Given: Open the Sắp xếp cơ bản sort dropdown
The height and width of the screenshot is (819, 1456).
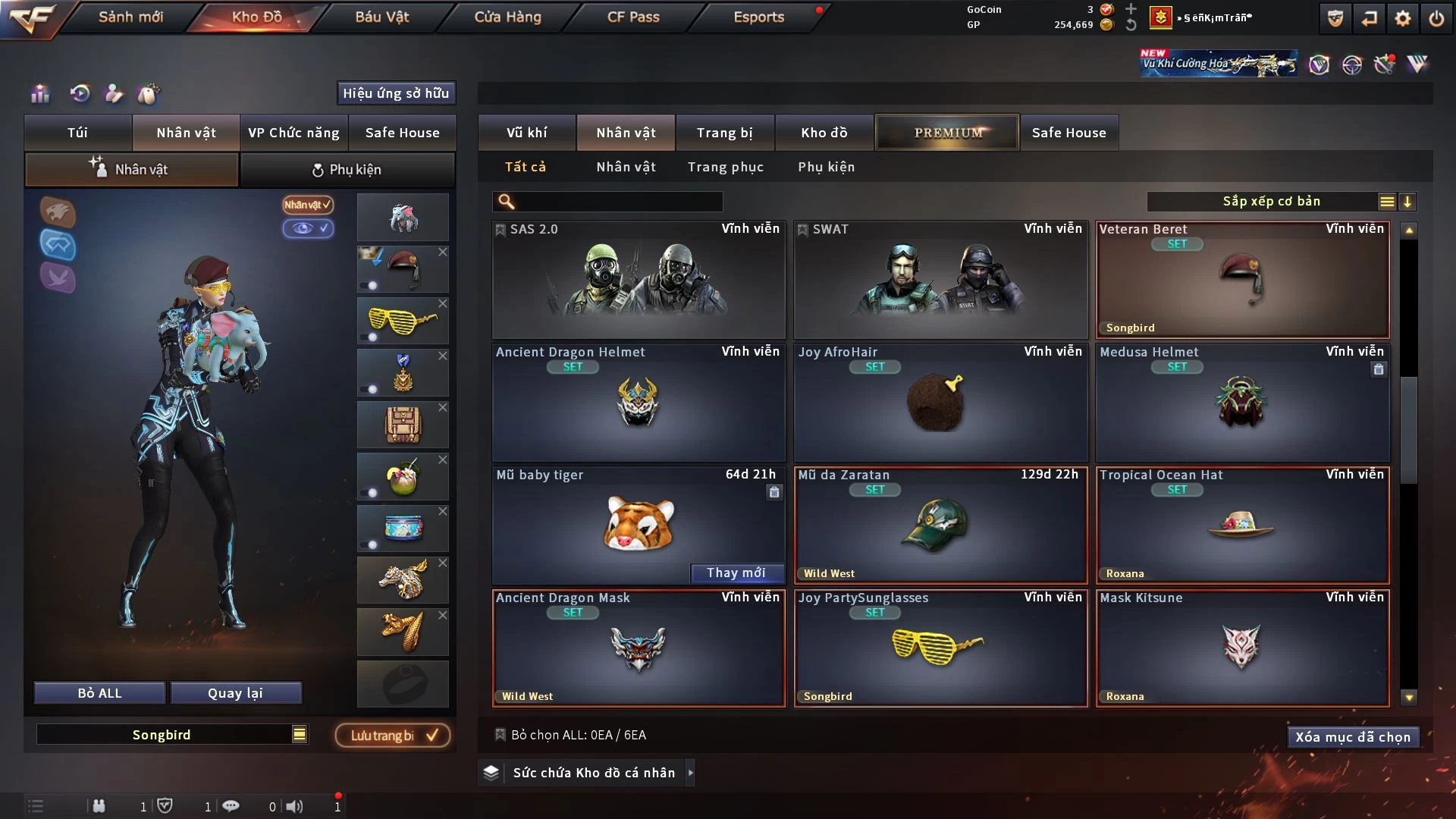Looking at the screenshot, I should click(x=1271, y=202).
